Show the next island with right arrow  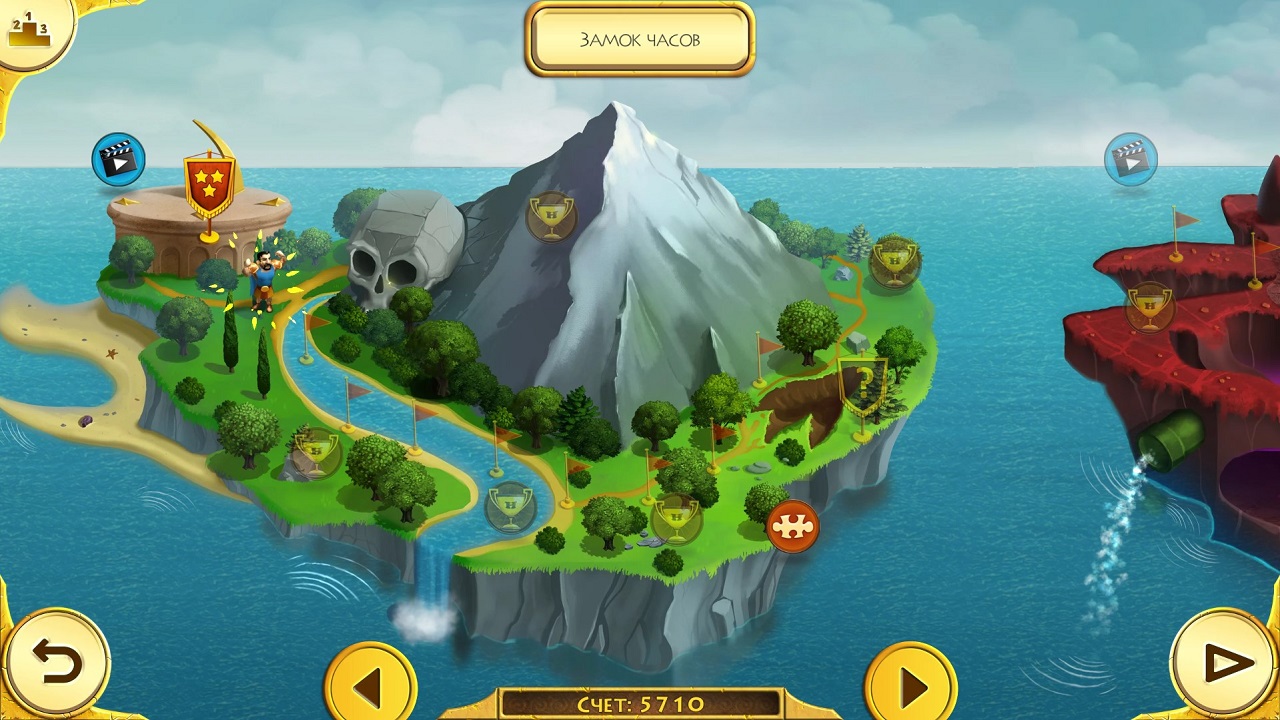pos(910,686)
